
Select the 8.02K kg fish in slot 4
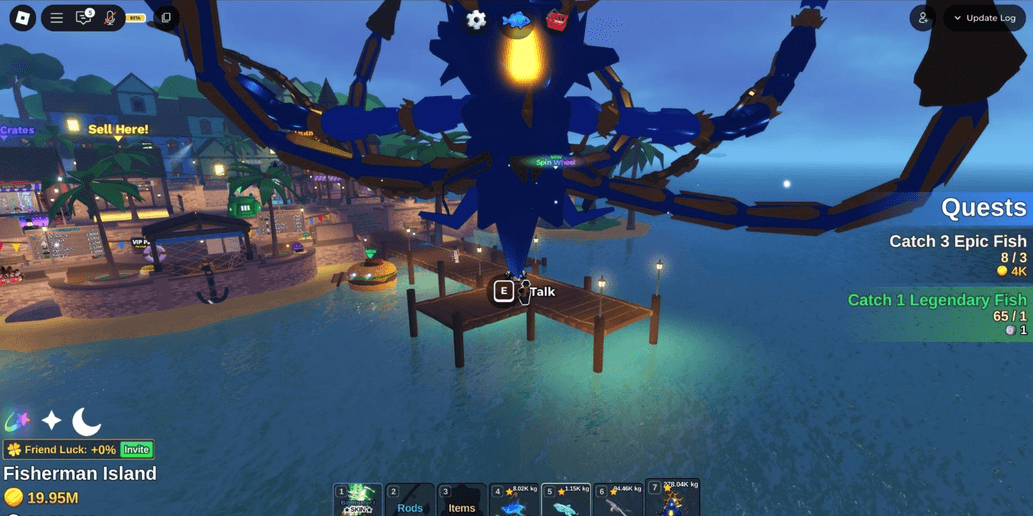(514, 500)
